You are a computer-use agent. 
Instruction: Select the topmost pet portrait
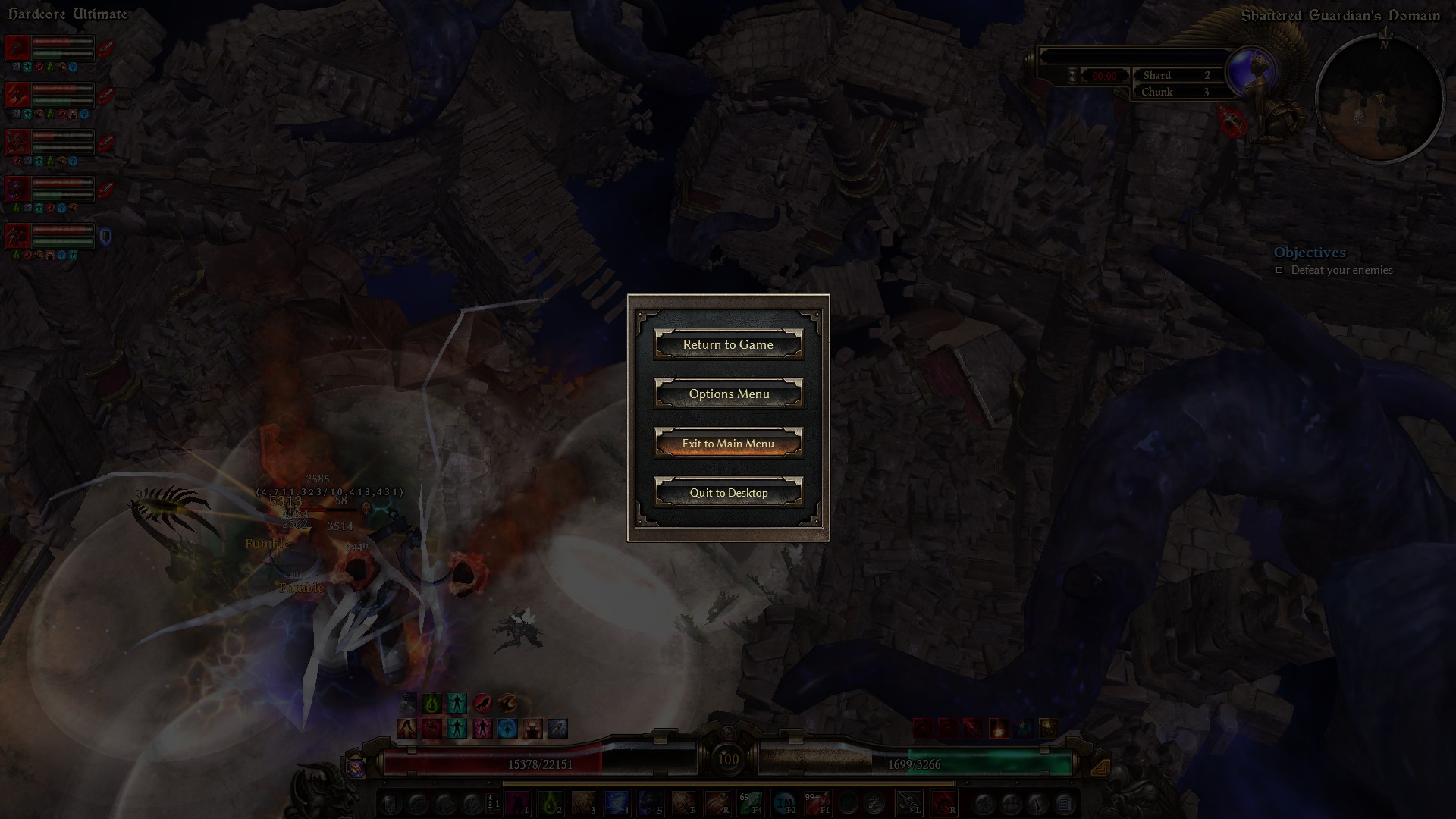tap(18, 49)
